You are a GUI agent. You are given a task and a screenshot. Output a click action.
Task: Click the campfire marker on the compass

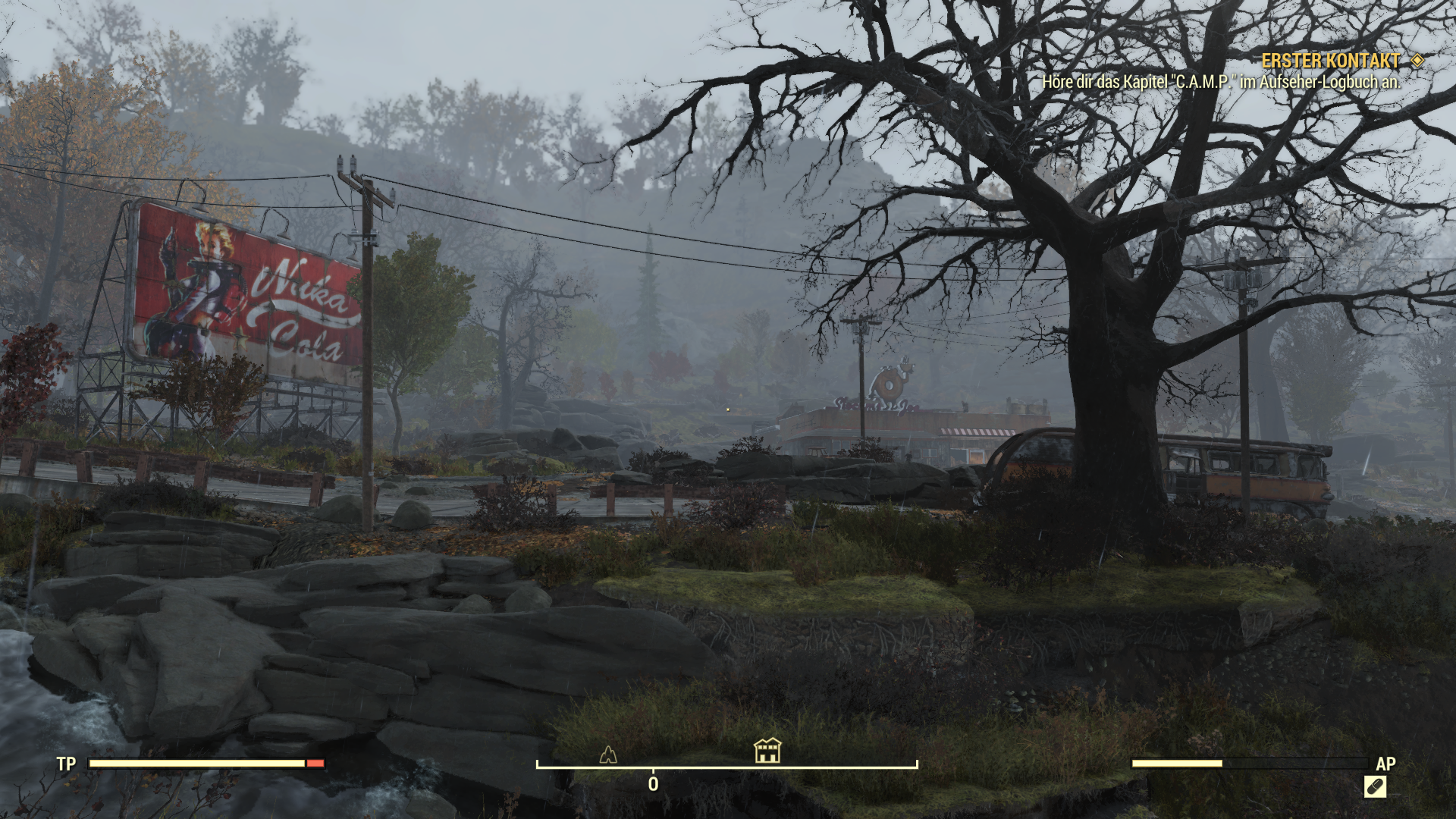608,754
